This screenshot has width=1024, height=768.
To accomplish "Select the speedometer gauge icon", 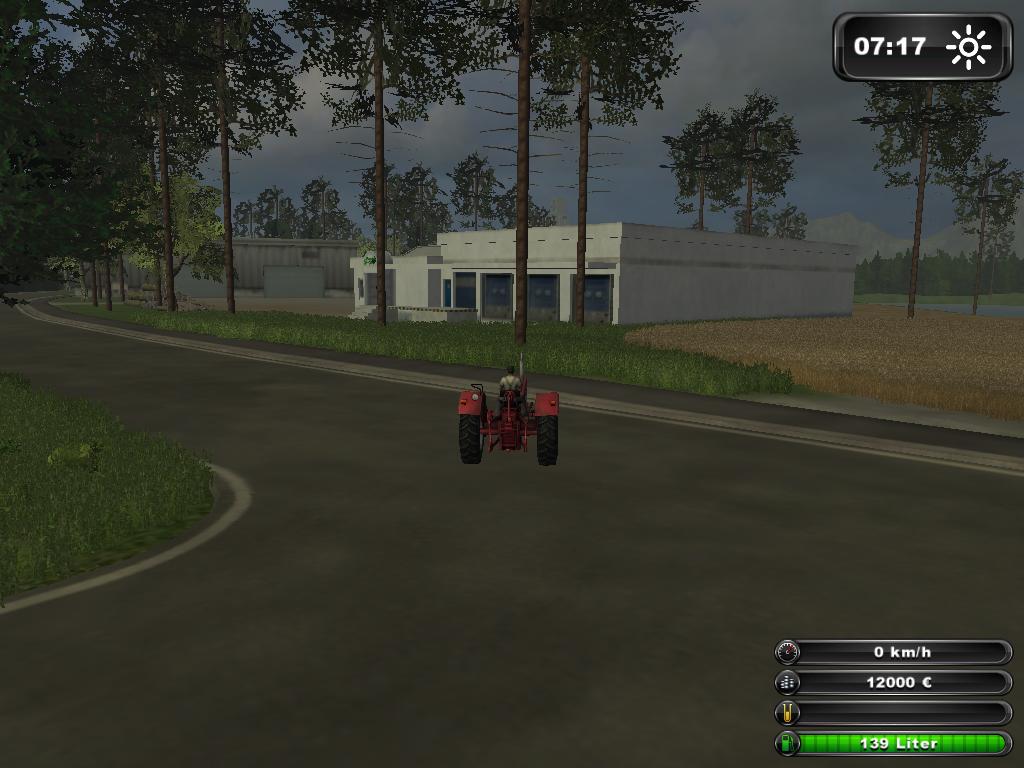I will (787, 652).
